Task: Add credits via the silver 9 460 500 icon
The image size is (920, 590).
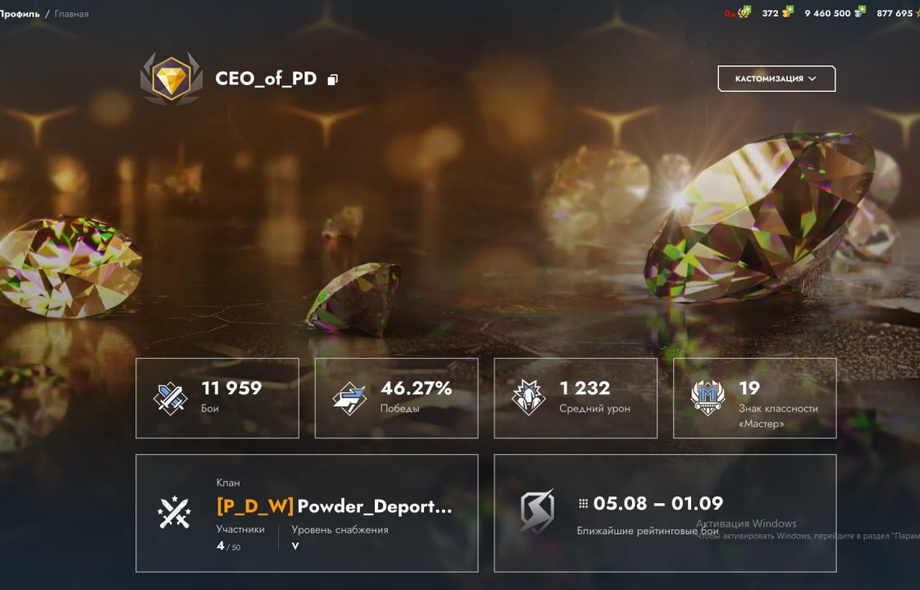Action: (860, 13)
